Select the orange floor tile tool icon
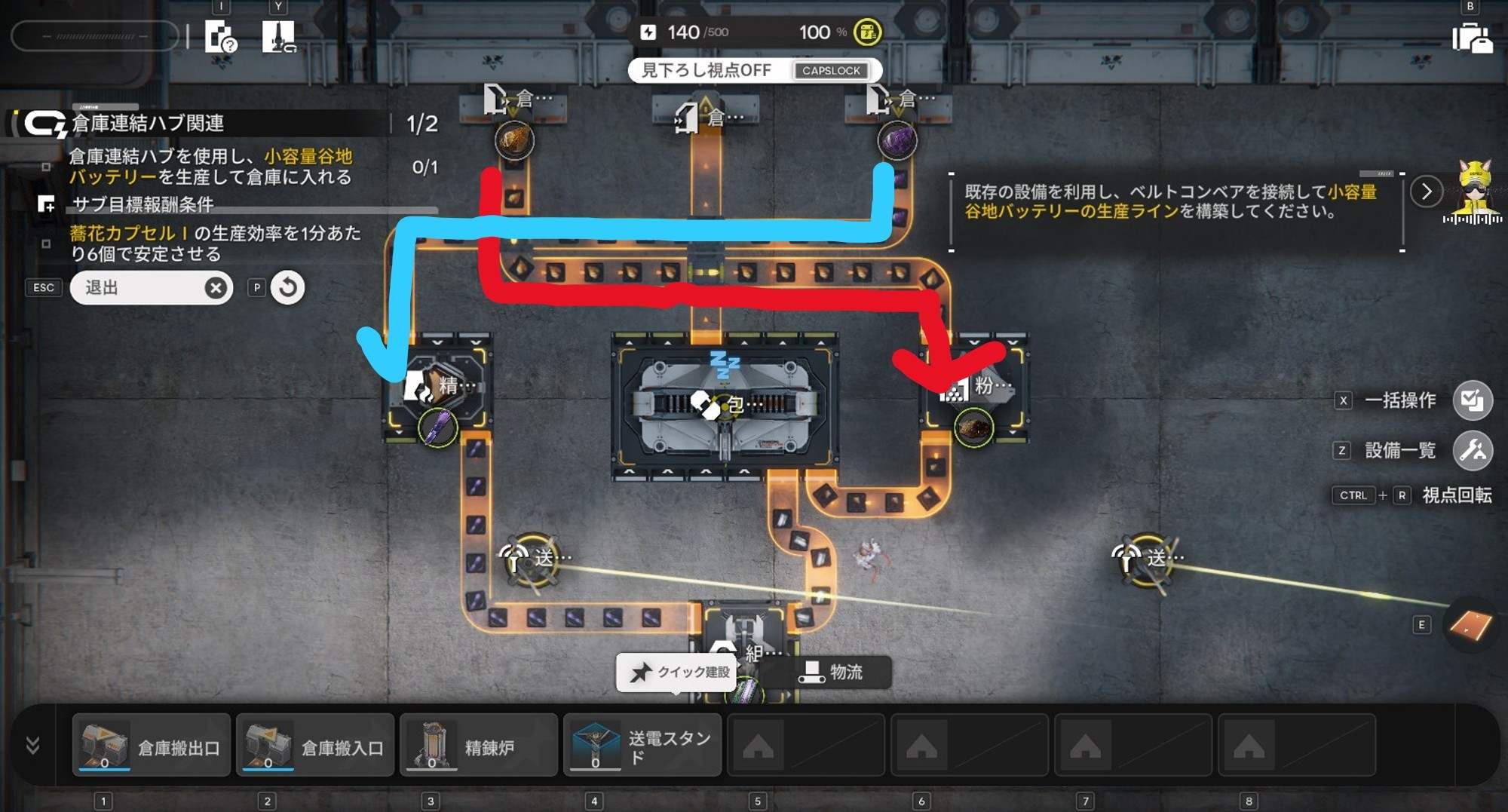Screen dimensions: 1508x812 (x=1470, y=625)
